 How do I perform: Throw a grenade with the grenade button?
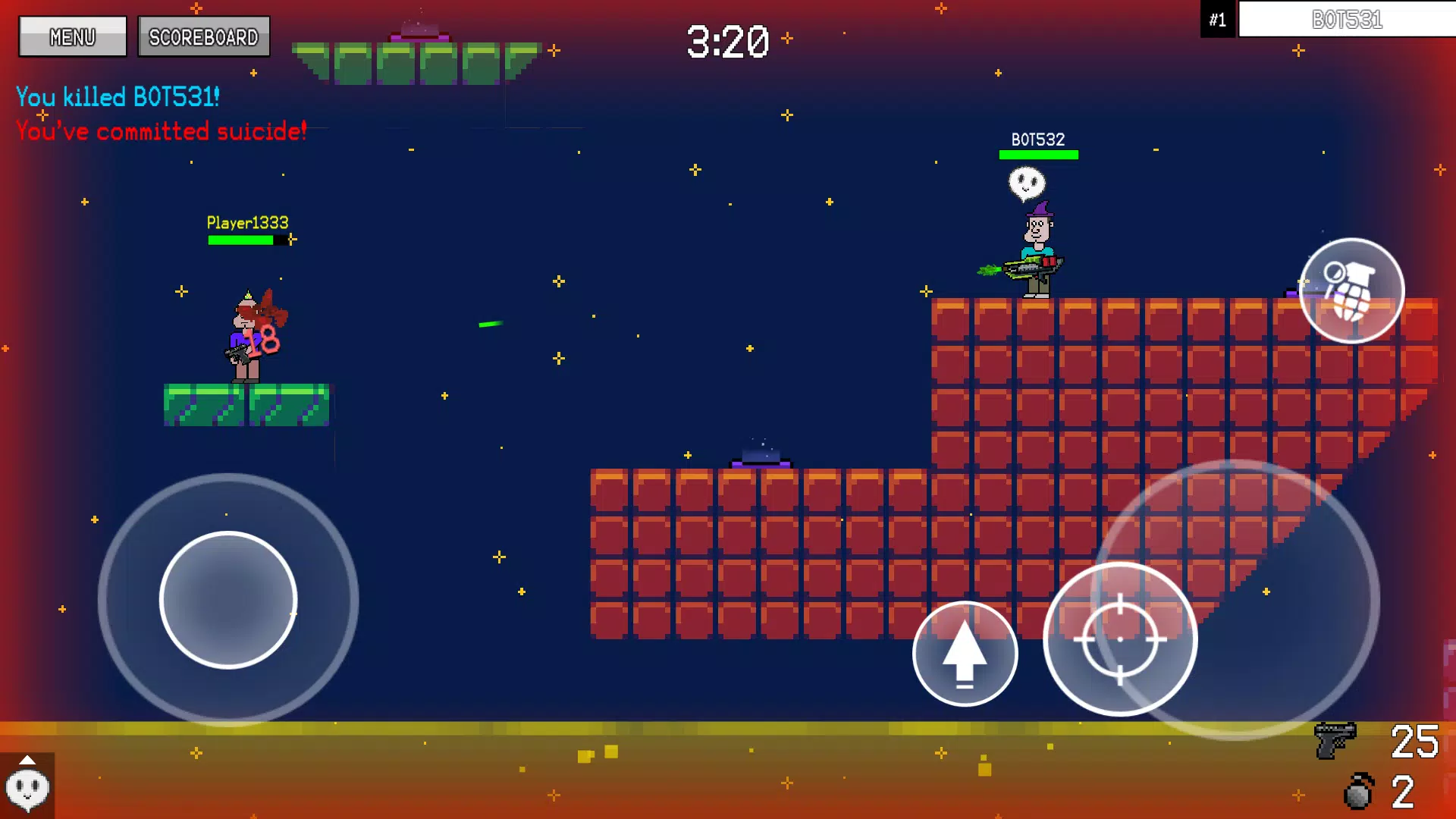click(1351, 291)
